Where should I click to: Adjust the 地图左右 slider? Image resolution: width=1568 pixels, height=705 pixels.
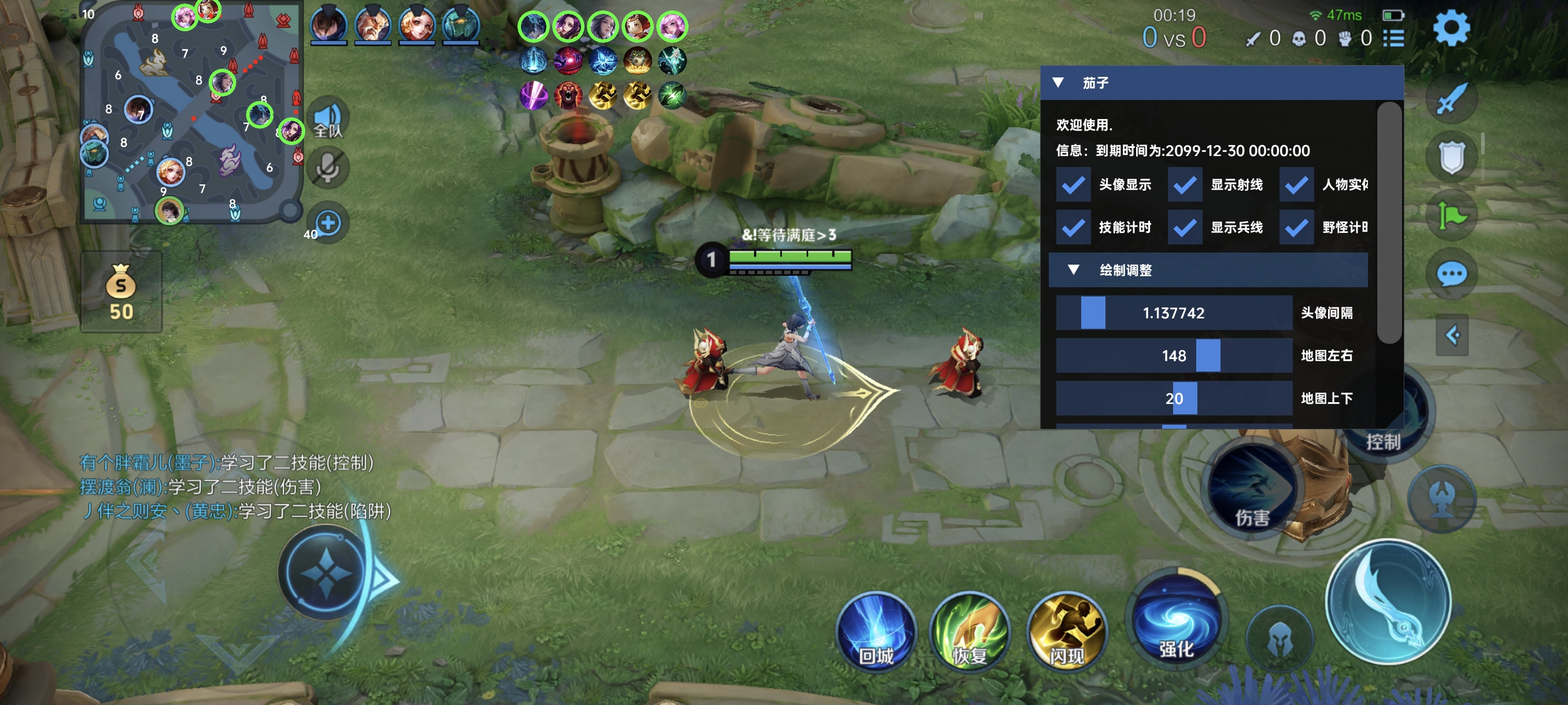[1174, 355]
